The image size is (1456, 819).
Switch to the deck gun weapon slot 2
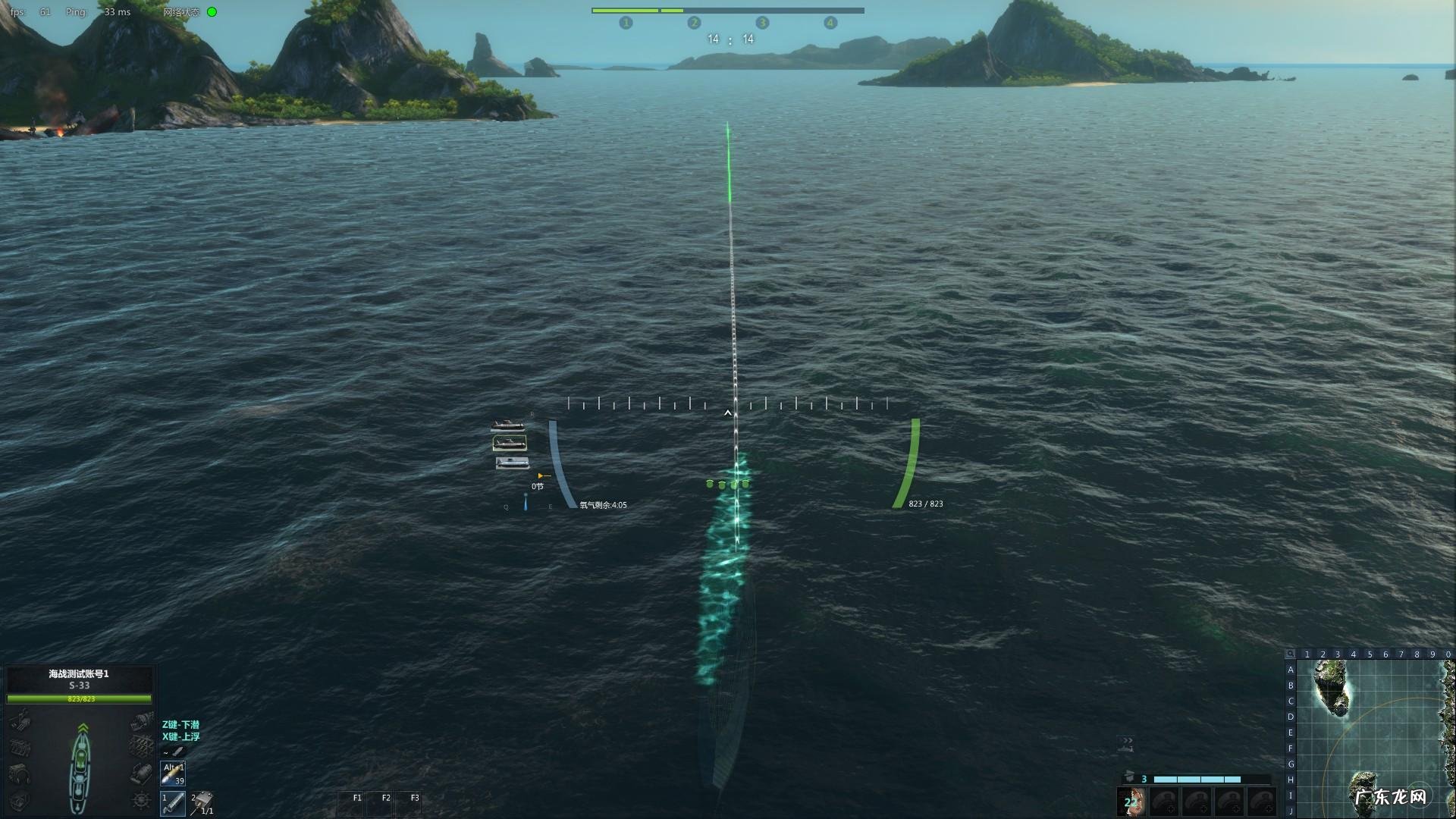(202, 802)
